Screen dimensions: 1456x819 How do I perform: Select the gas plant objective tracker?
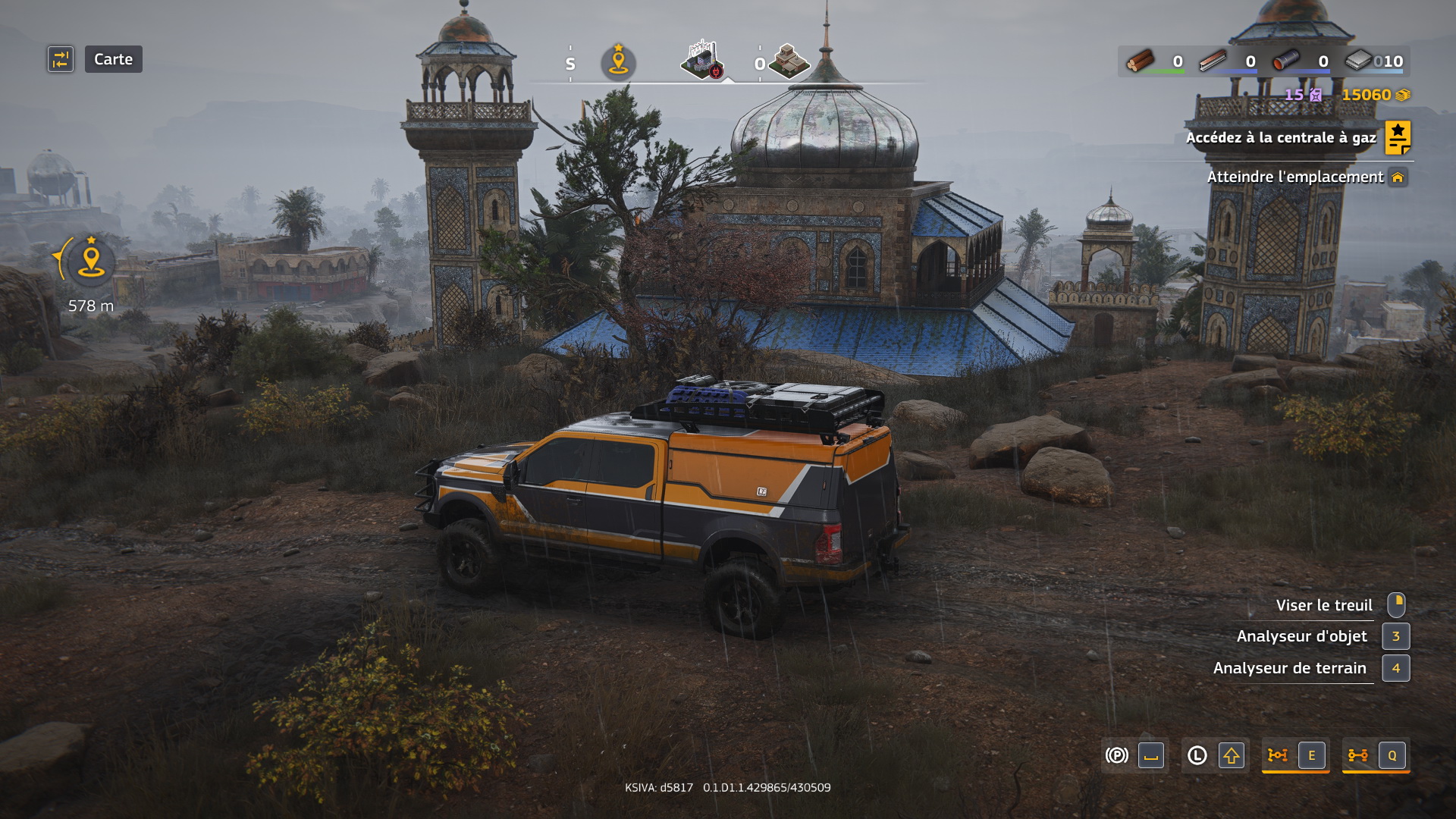1280,138
